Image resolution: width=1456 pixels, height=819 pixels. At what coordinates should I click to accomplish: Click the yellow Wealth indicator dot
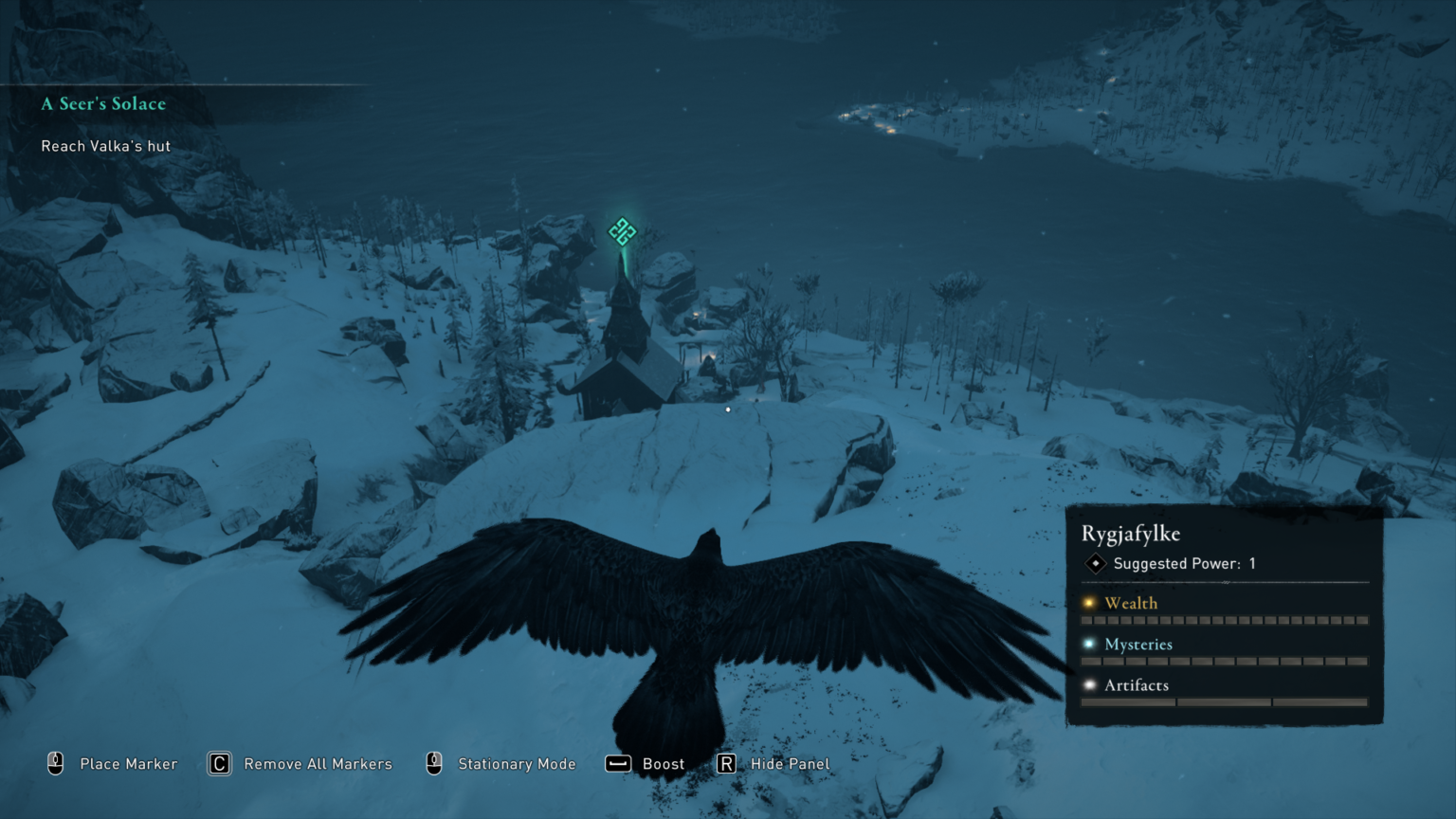(x=1089, y=603)
